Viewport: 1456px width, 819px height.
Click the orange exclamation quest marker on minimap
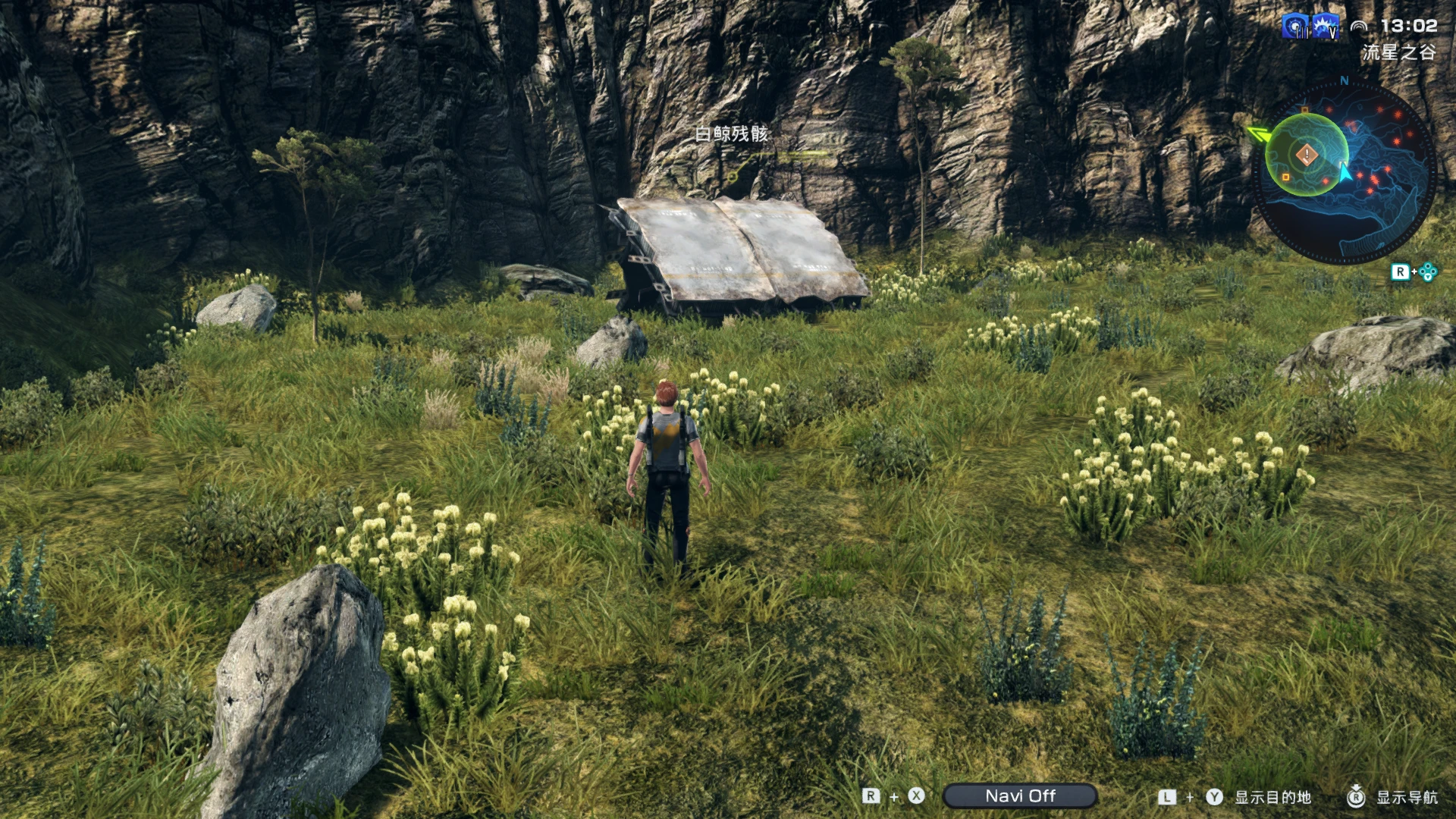pos(1307,154)
